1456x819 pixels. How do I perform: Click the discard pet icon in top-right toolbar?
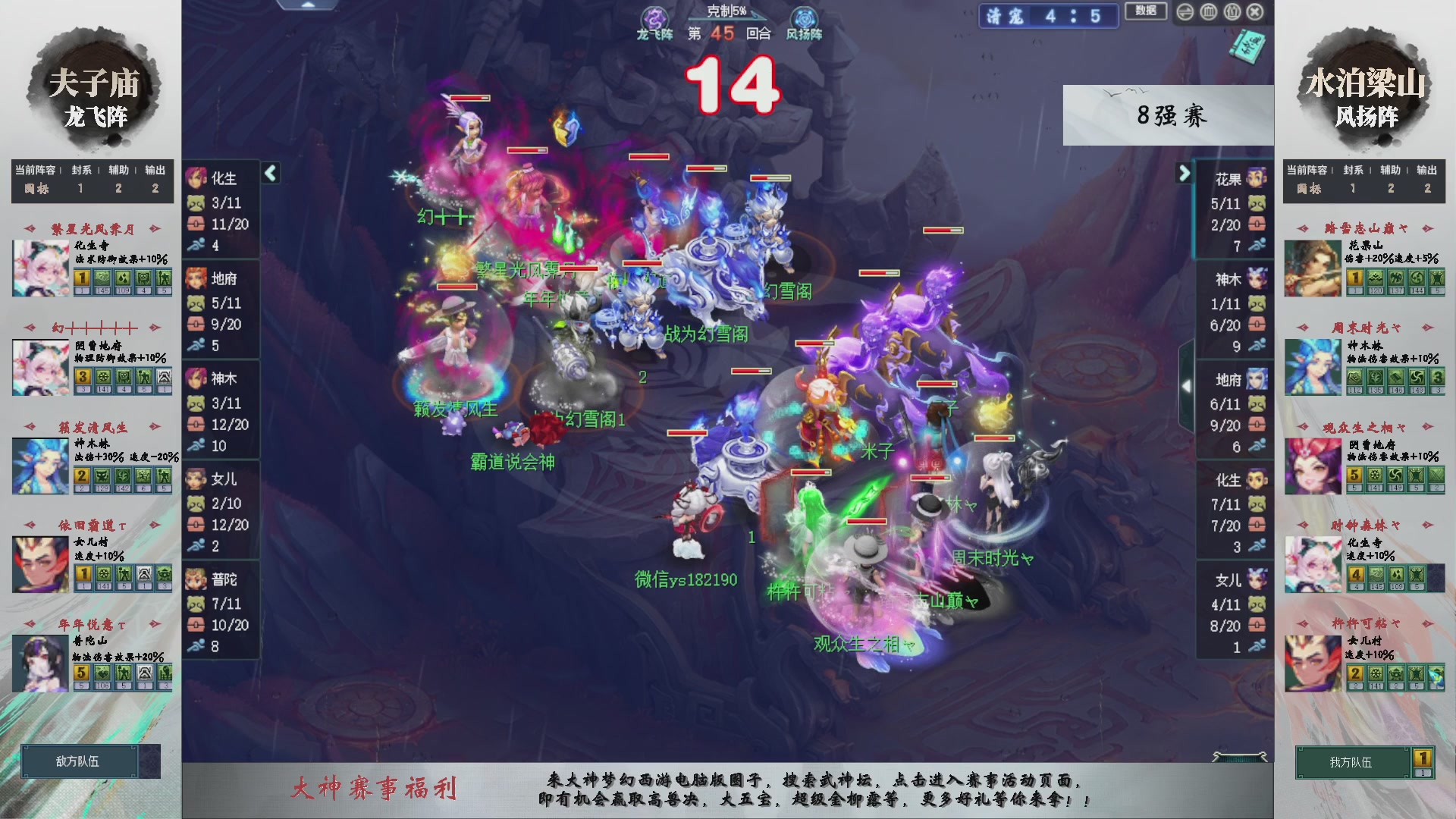tap(1232, 11)
